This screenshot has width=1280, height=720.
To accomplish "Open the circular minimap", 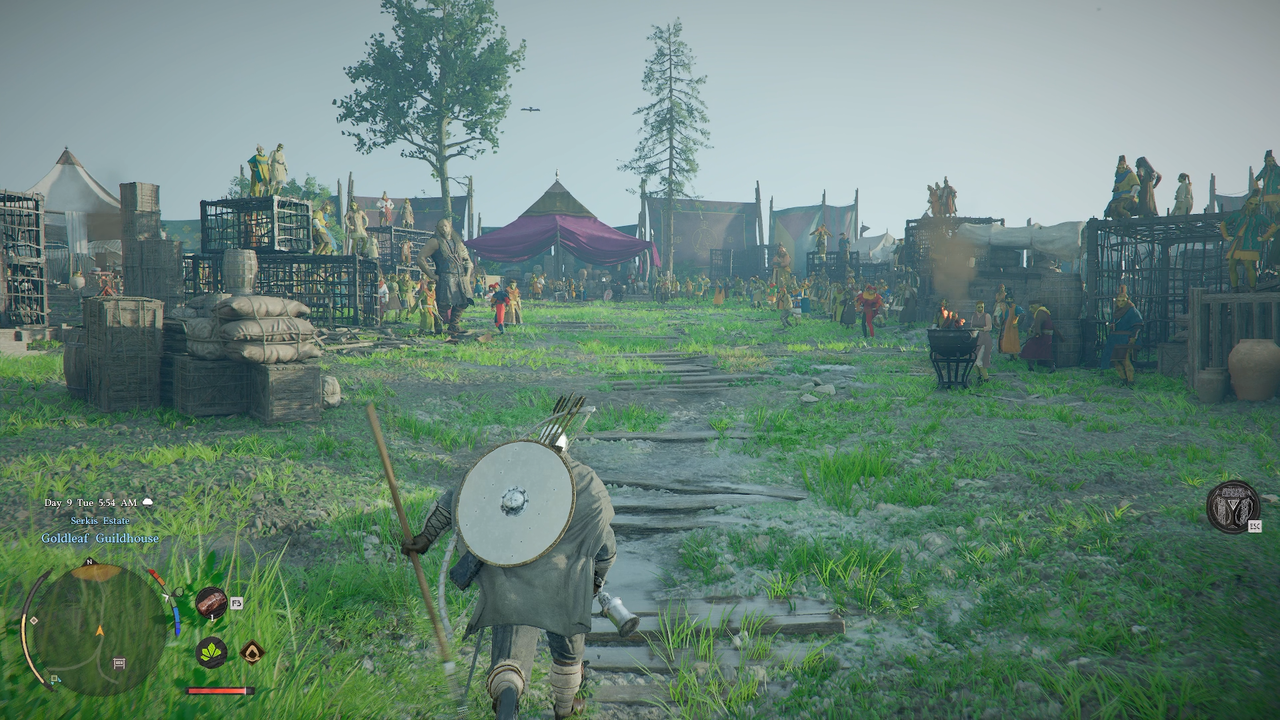I will click(98, 629).
